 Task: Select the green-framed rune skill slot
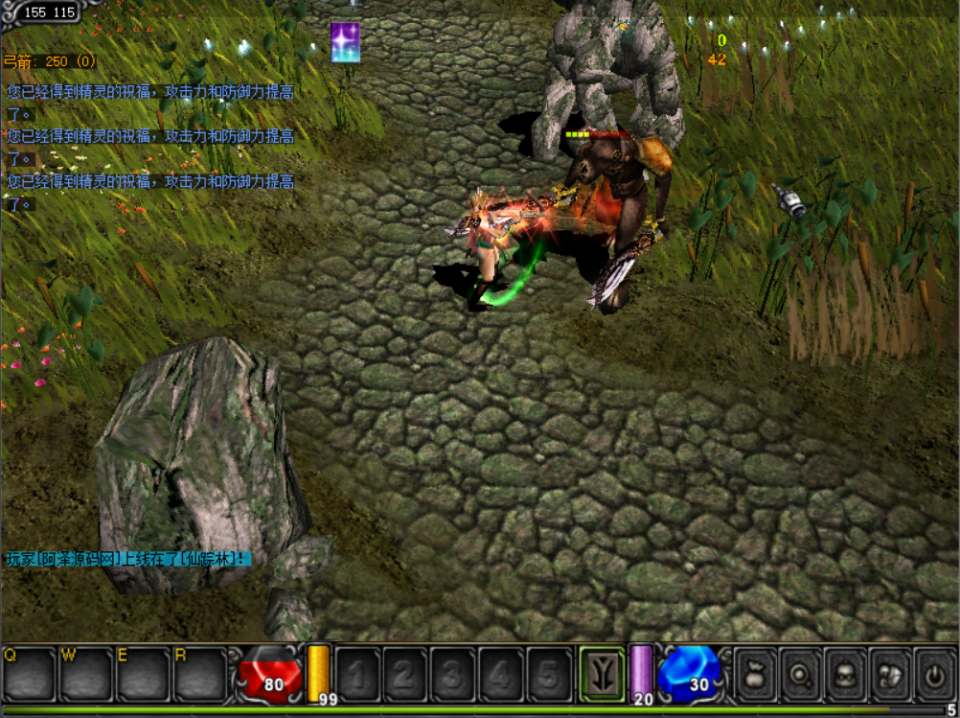[x=602, y=674]
